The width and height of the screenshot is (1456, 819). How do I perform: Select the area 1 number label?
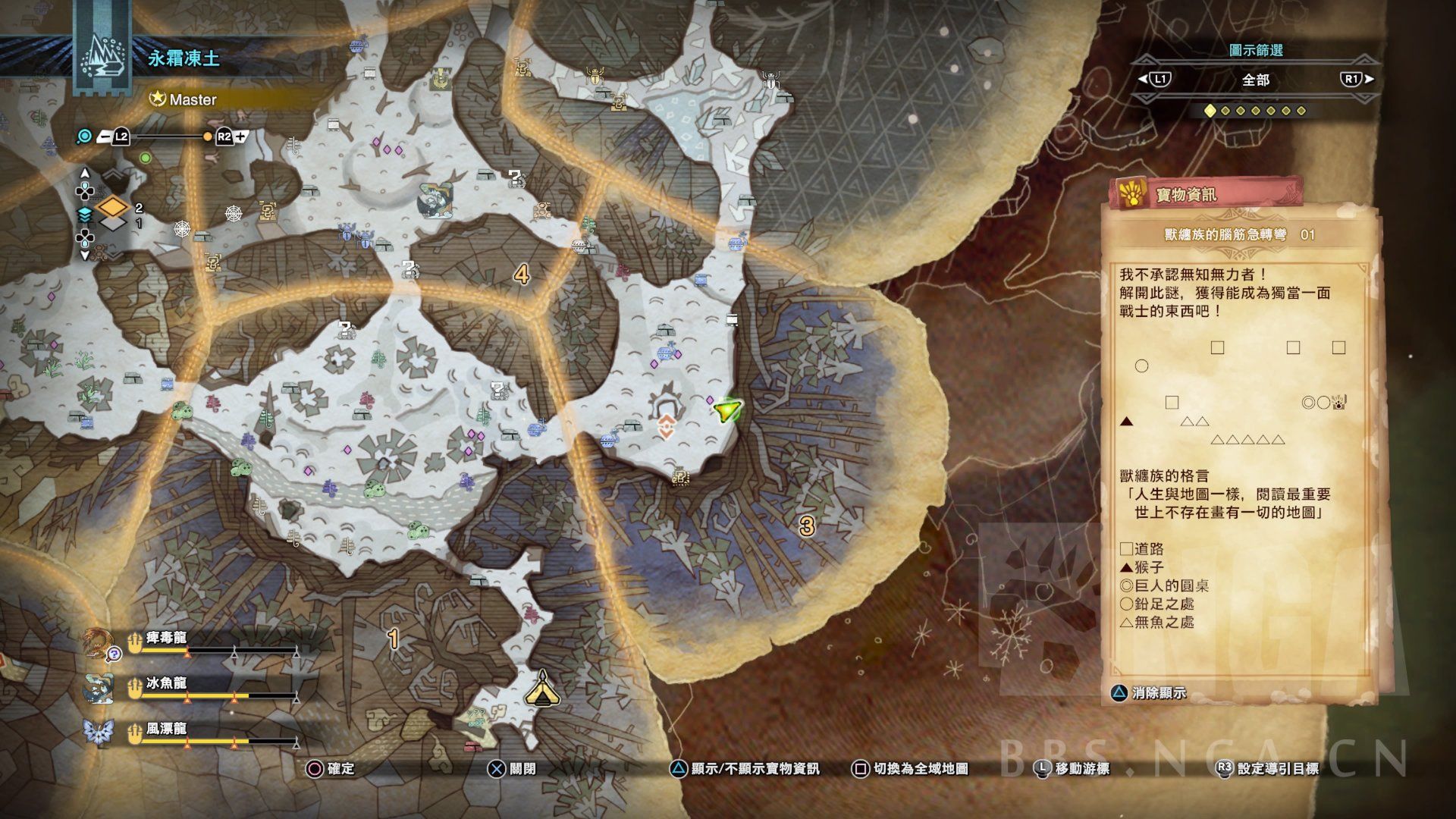pos(393,639)
